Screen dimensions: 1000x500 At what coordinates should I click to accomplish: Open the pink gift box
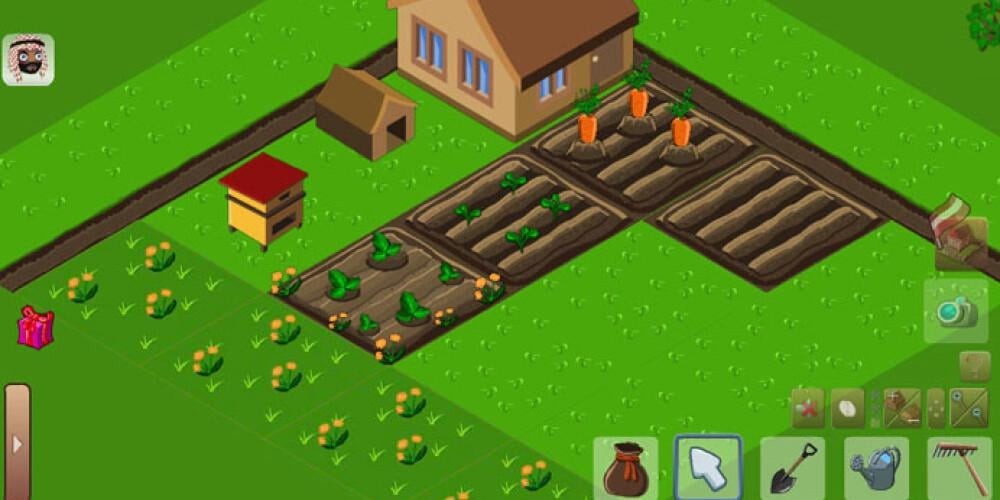[x=35, y=327]
